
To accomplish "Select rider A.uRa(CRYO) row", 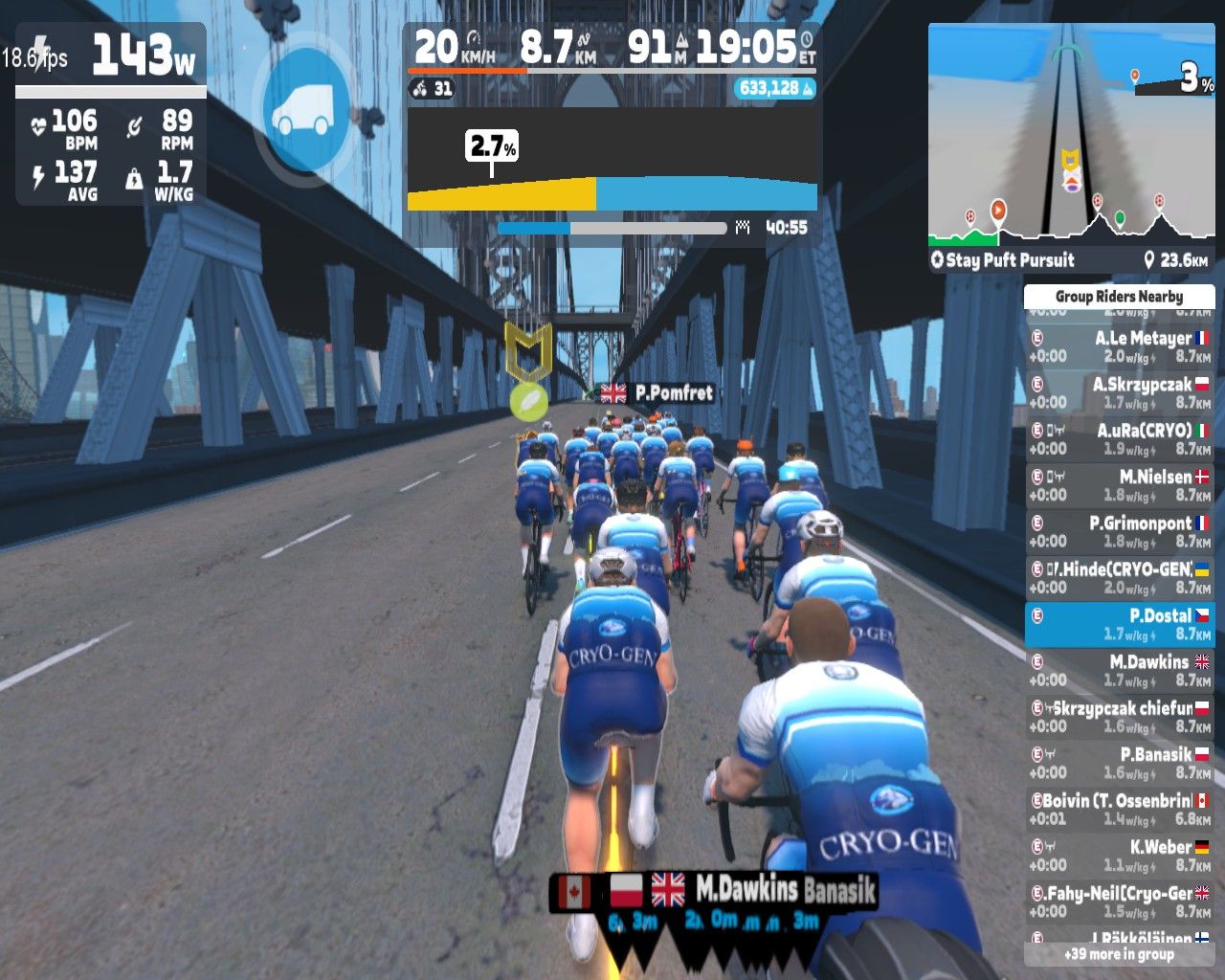I will point(1119,439).
